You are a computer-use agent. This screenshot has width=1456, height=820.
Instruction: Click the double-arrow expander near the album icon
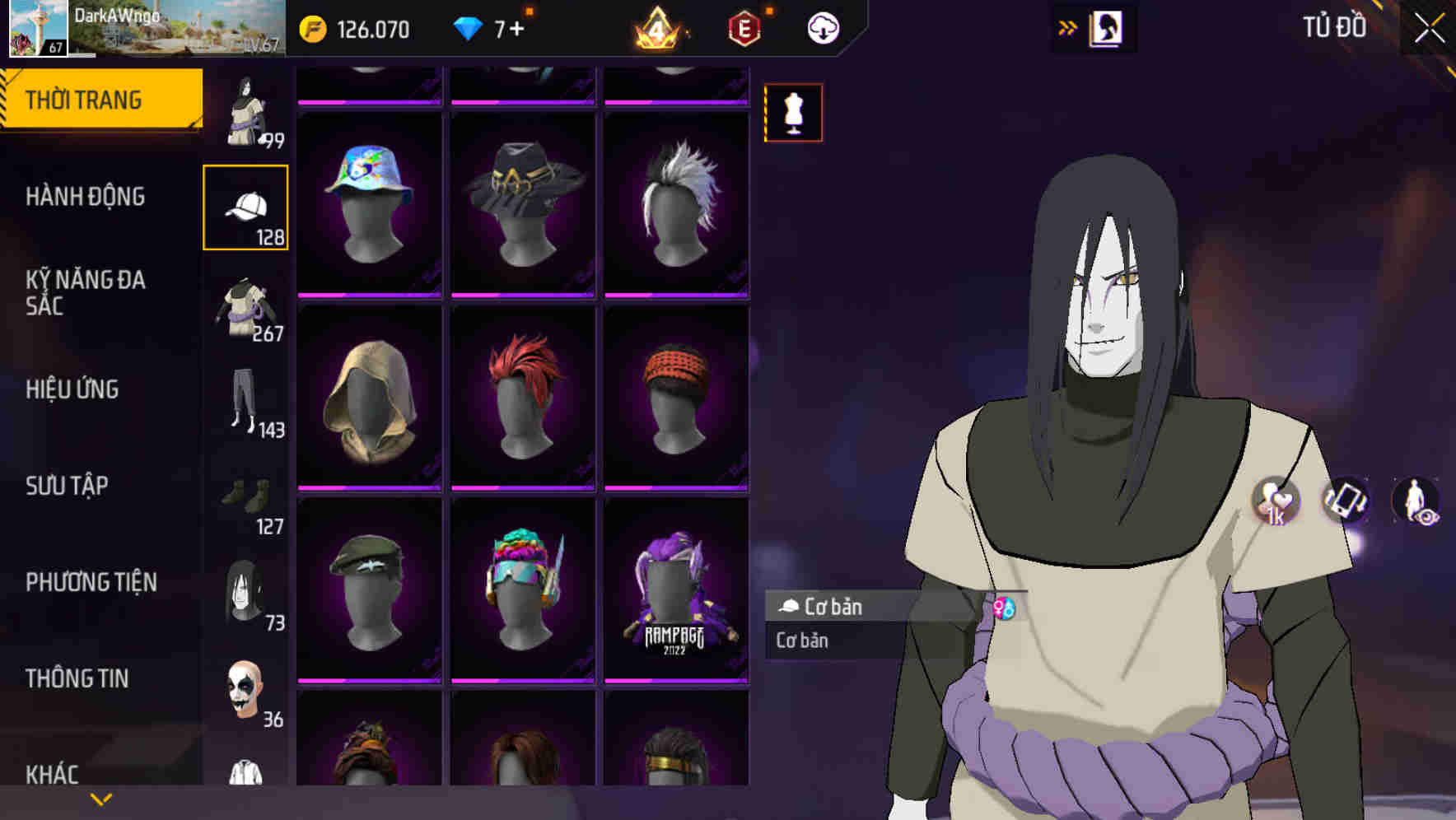tap(1066, 27)
